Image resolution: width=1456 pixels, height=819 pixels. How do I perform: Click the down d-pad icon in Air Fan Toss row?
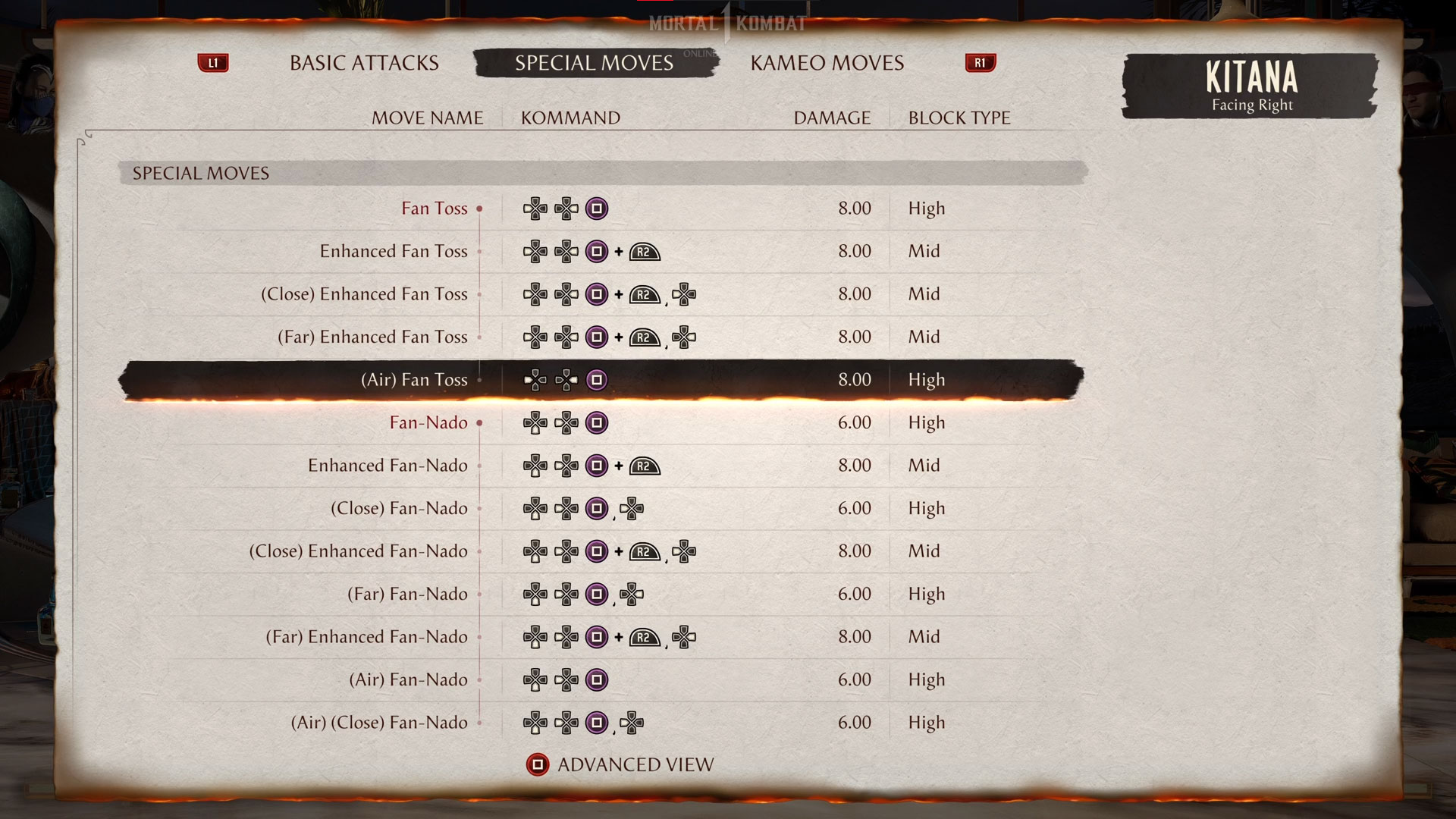(535, 380)
